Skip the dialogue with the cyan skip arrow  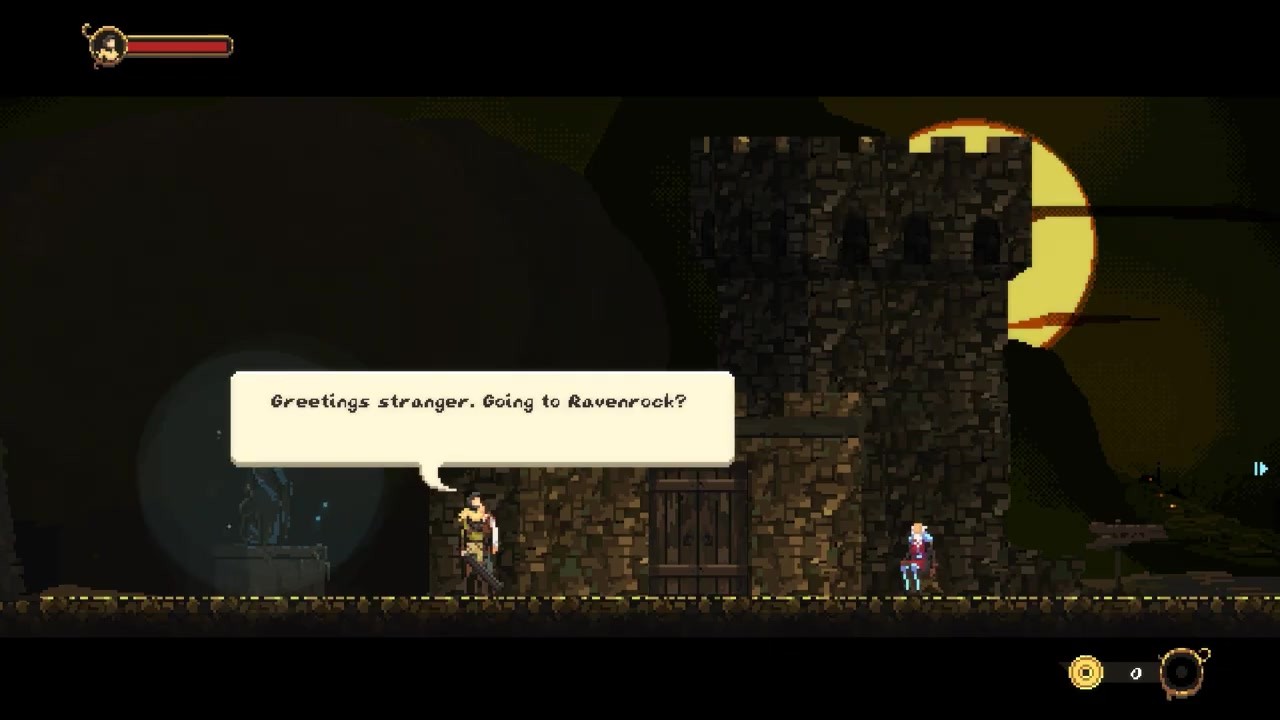point(1261,468)
